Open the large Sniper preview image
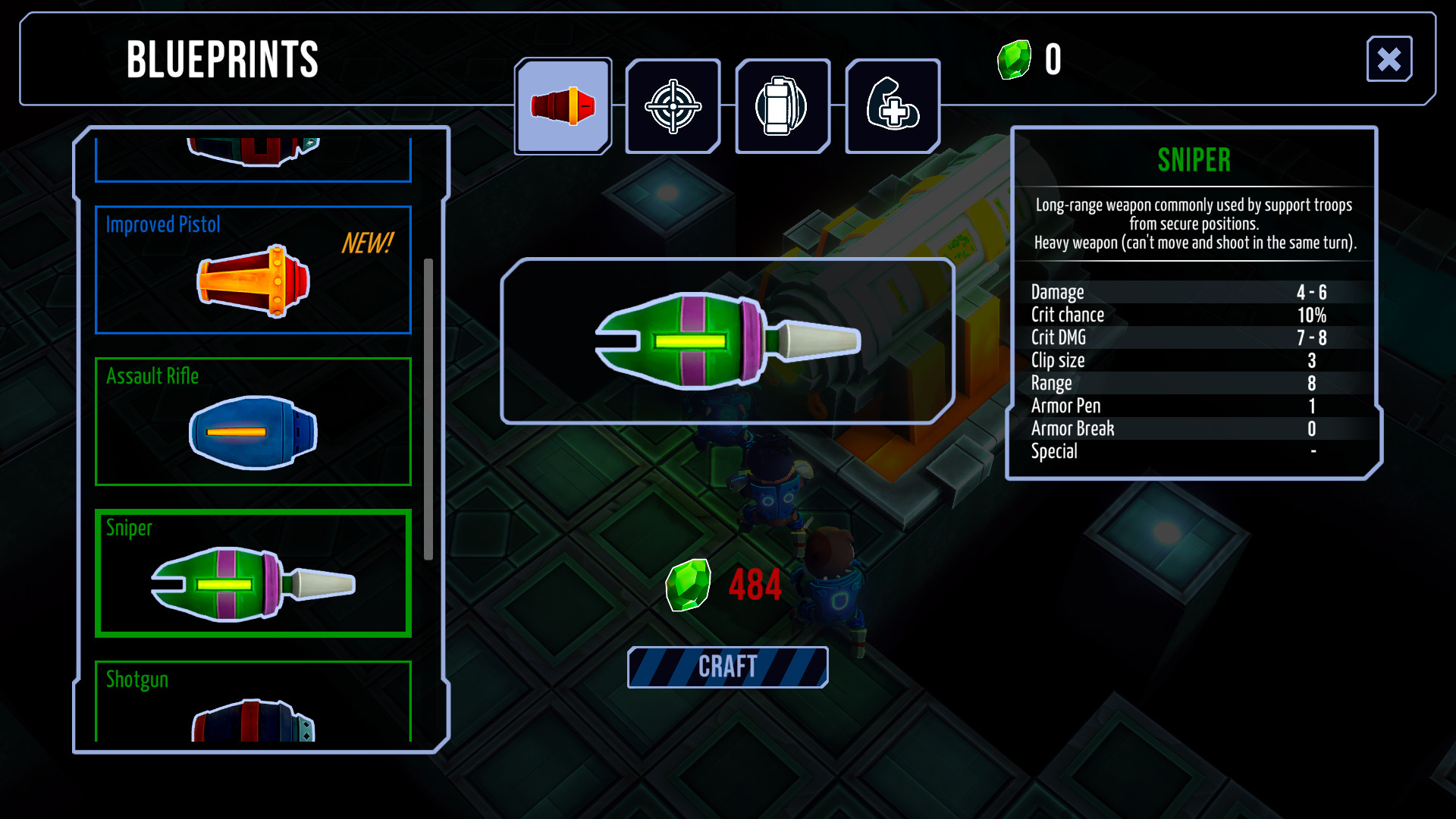Image resolution: width=1456 pixels, height=819 pixels. 726,341
